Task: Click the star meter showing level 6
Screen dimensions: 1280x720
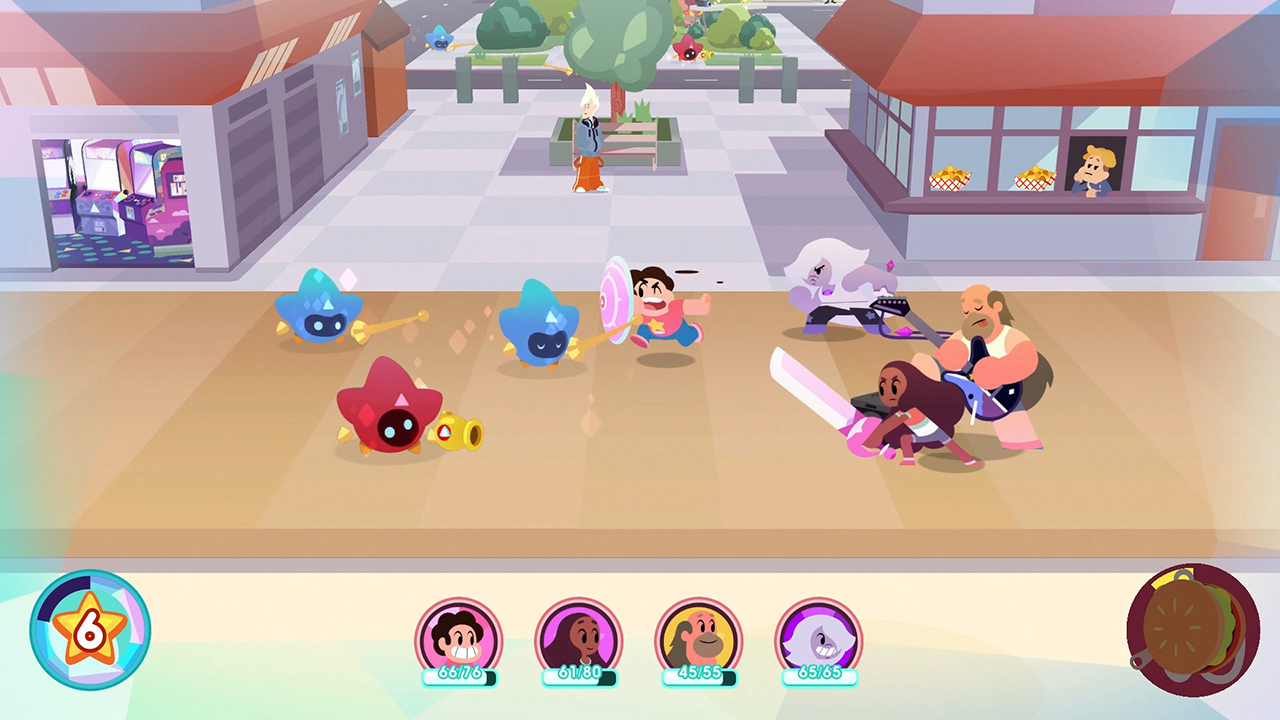Action: (90, 629)
